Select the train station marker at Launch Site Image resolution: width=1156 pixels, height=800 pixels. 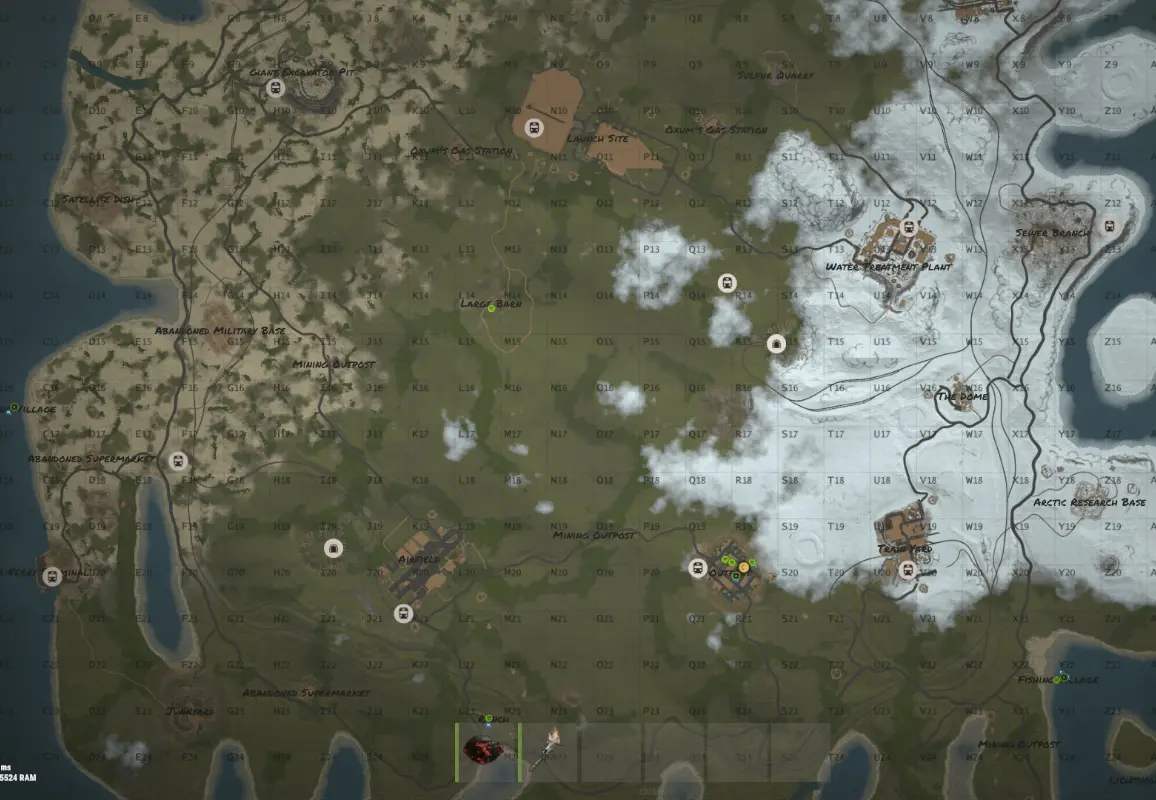[x=533, y=128]
